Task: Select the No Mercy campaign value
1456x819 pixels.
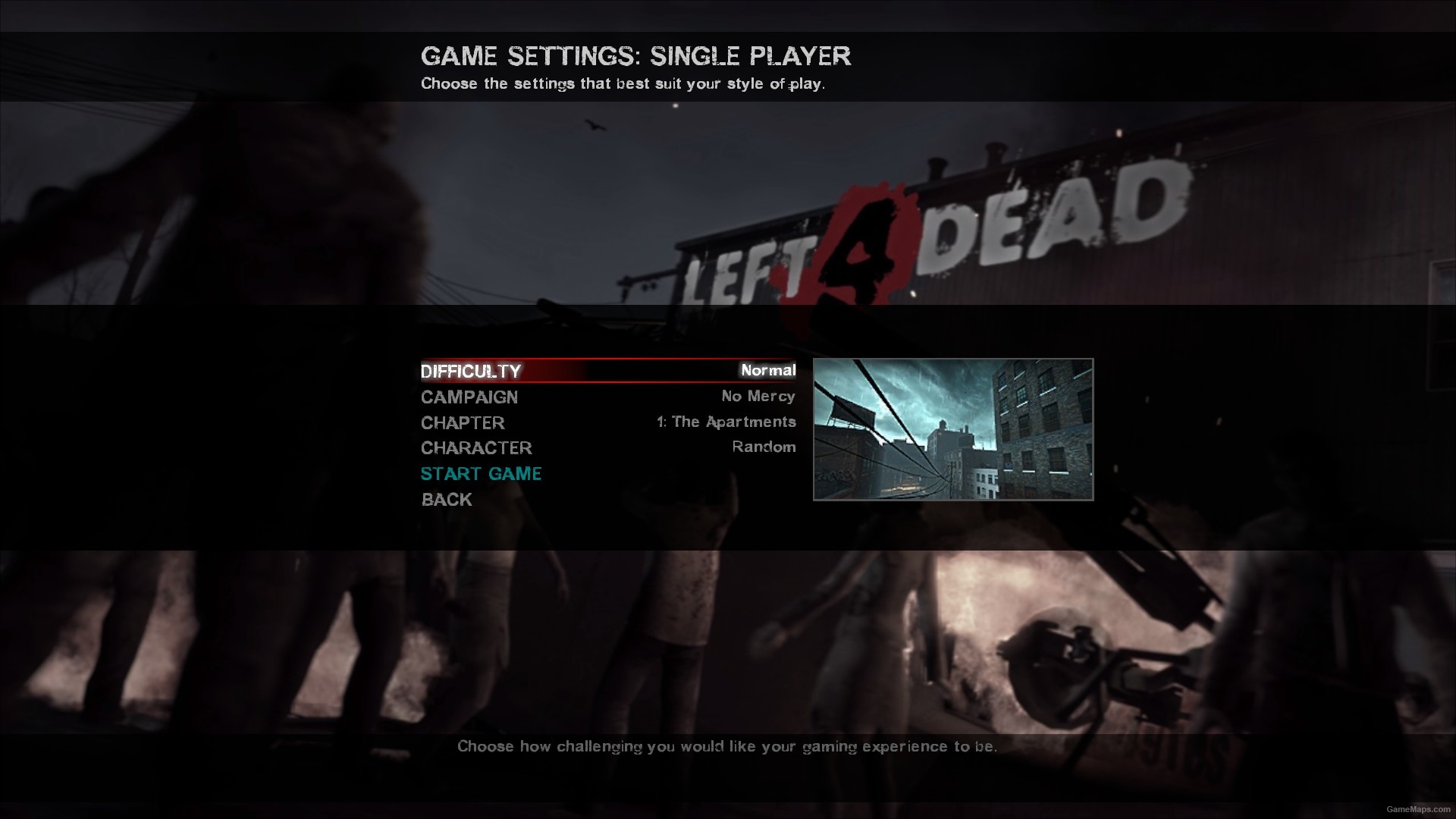Action: click(758, 396)
